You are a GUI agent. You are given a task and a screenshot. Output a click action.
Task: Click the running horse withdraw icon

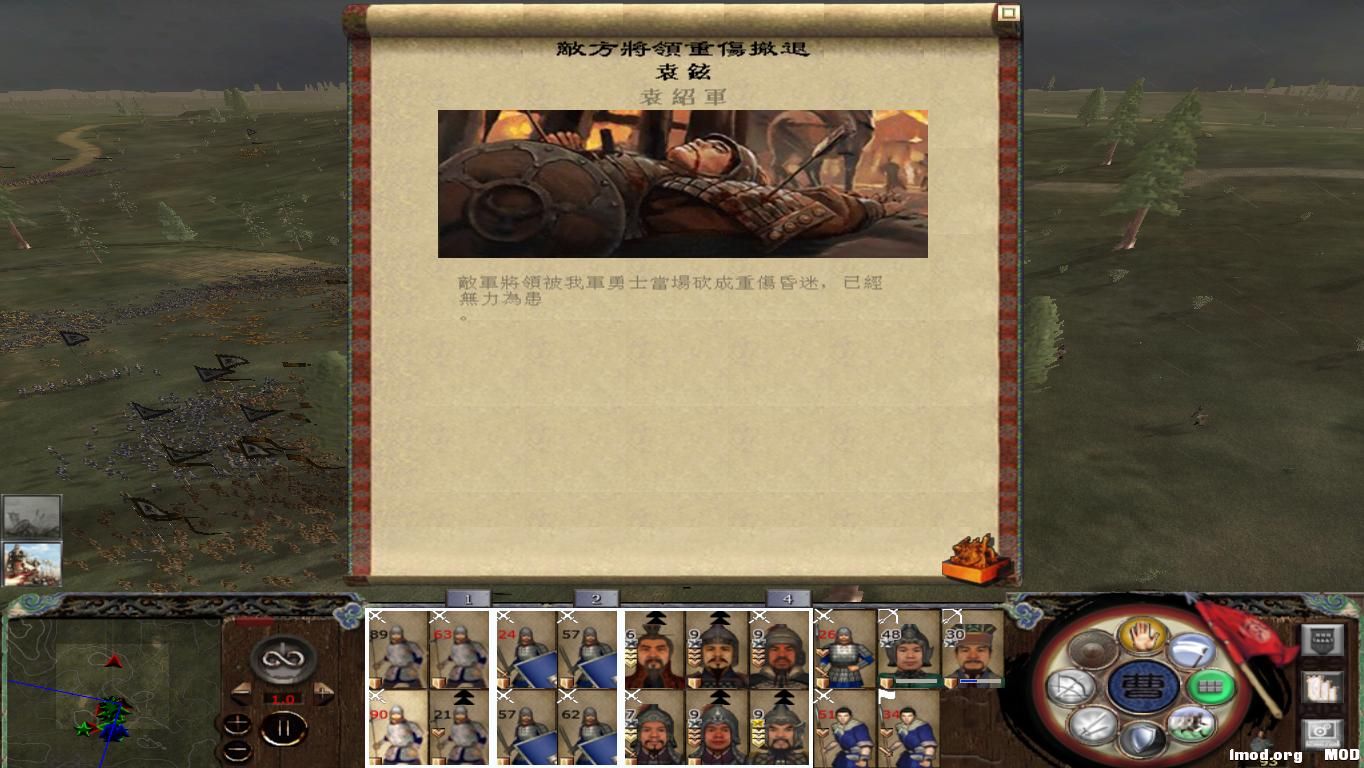tap(1191, 726)
